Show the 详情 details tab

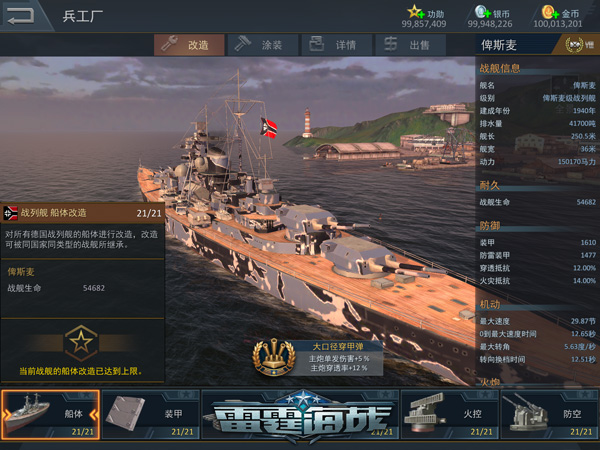pyautogui.click(x=335, y=45)
